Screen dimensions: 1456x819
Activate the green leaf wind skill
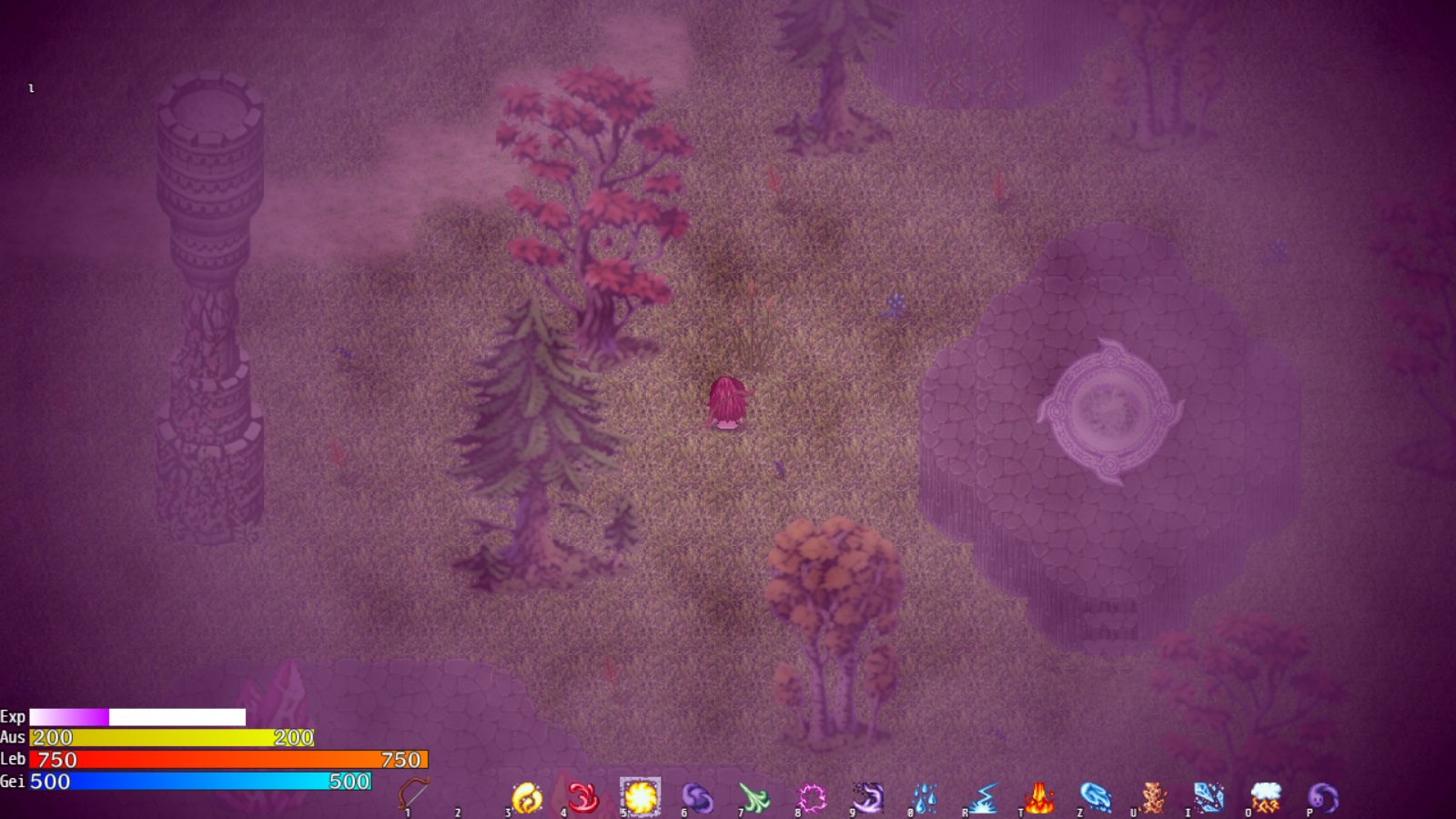point(753,798)
